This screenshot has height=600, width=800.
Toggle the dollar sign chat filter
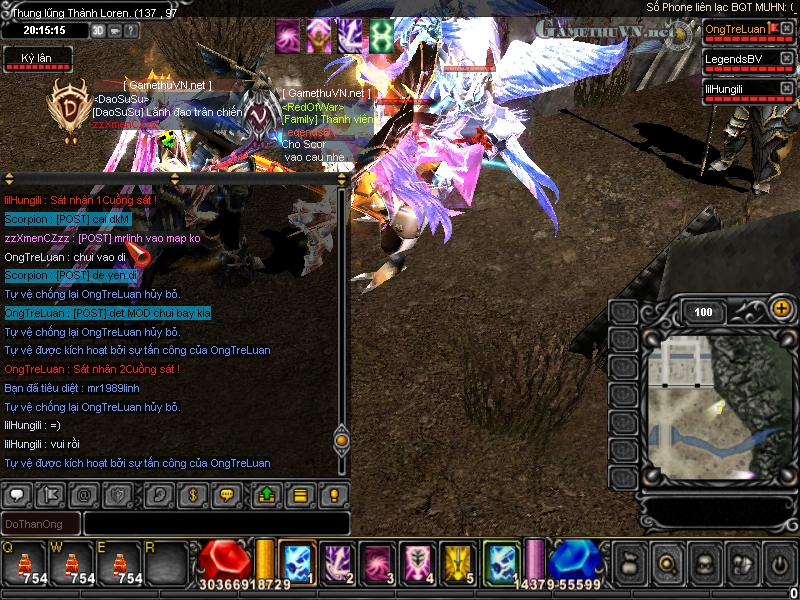pos(193,494)
